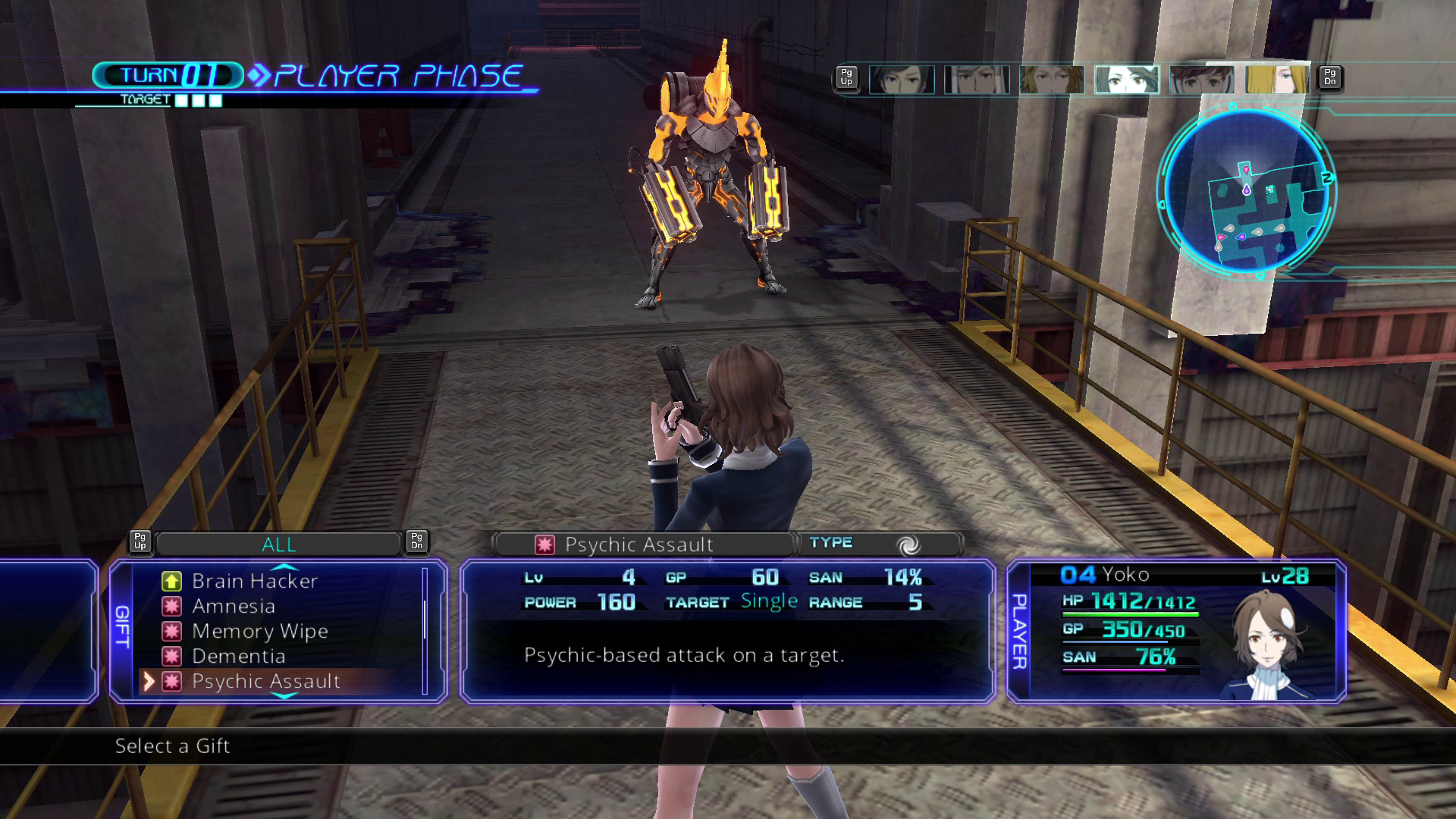
Task: Open the ALL gift filter tab
Action: [x=280, y=543]
